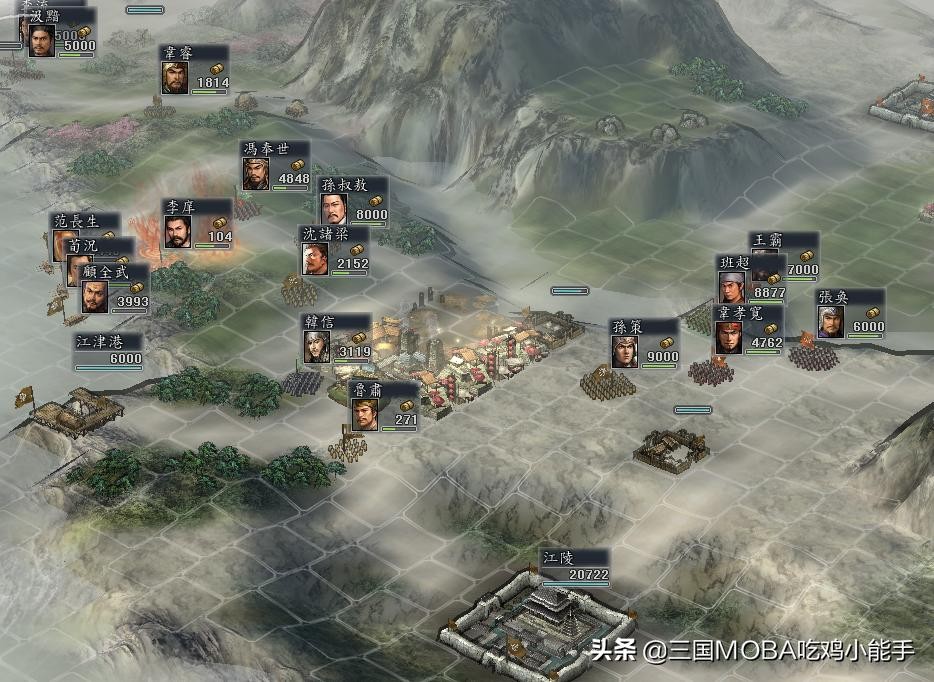Viewport: 934px width, 682px height.
Task: Choose 韋孝寬's unit nameplate
Action: 747,329
